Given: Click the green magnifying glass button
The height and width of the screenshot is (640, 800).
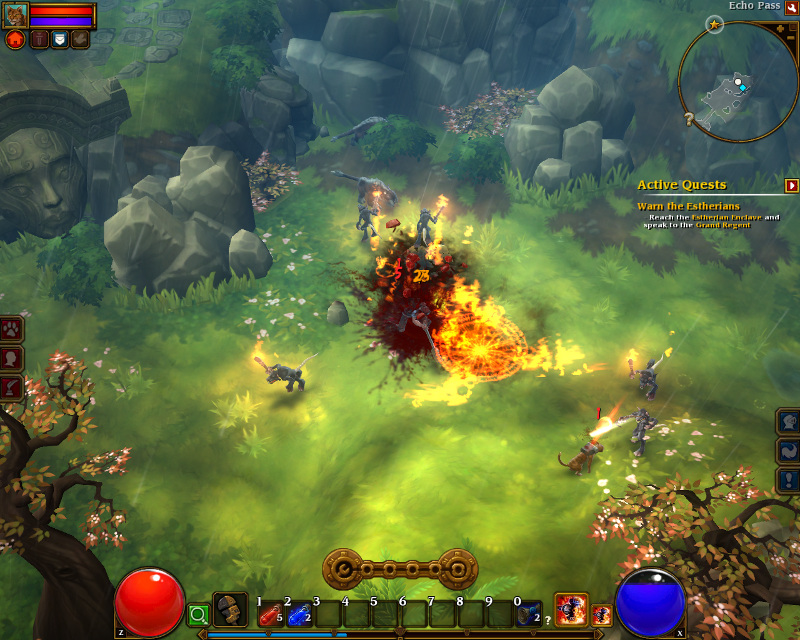Looking at the screenshot, I should coord(198,613).
